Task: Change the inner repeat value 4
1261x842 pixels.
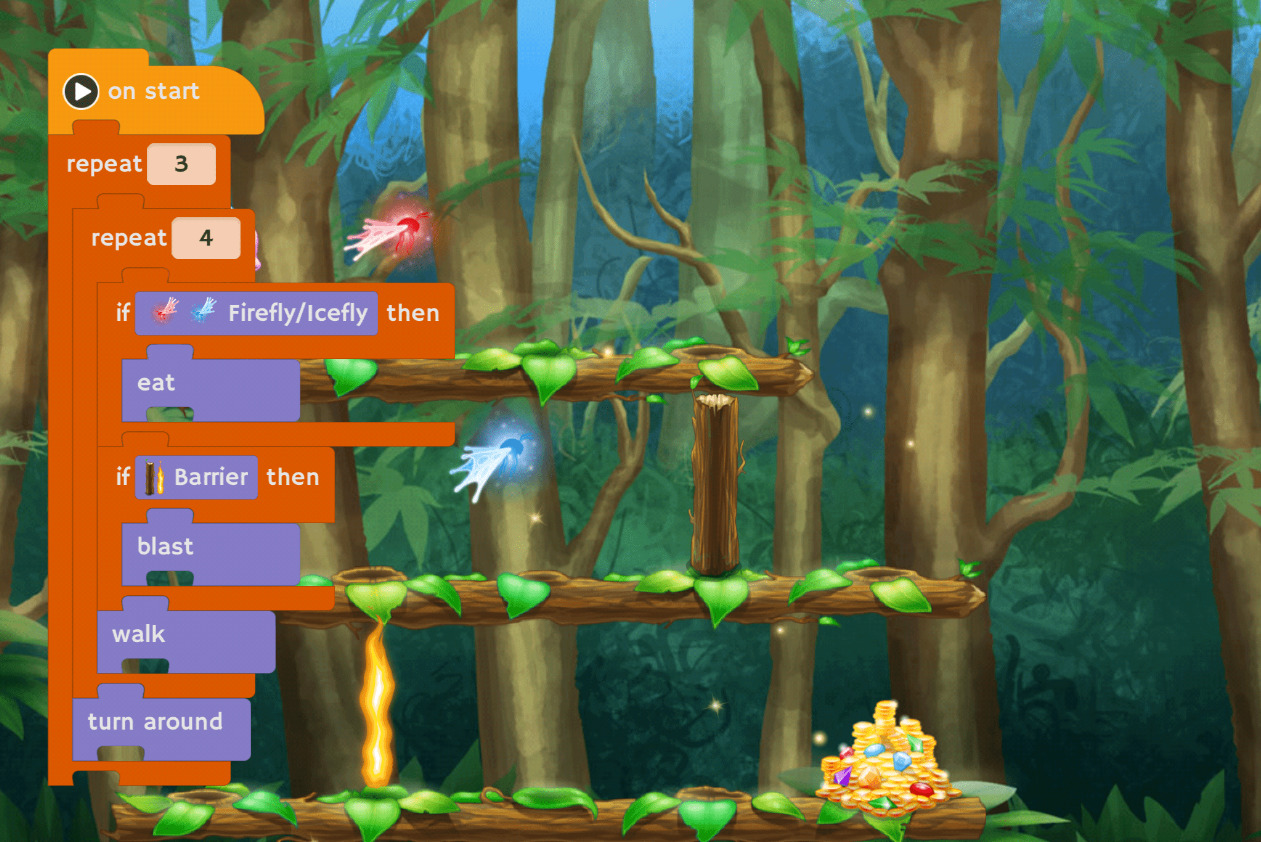Action: pos(206,238)
